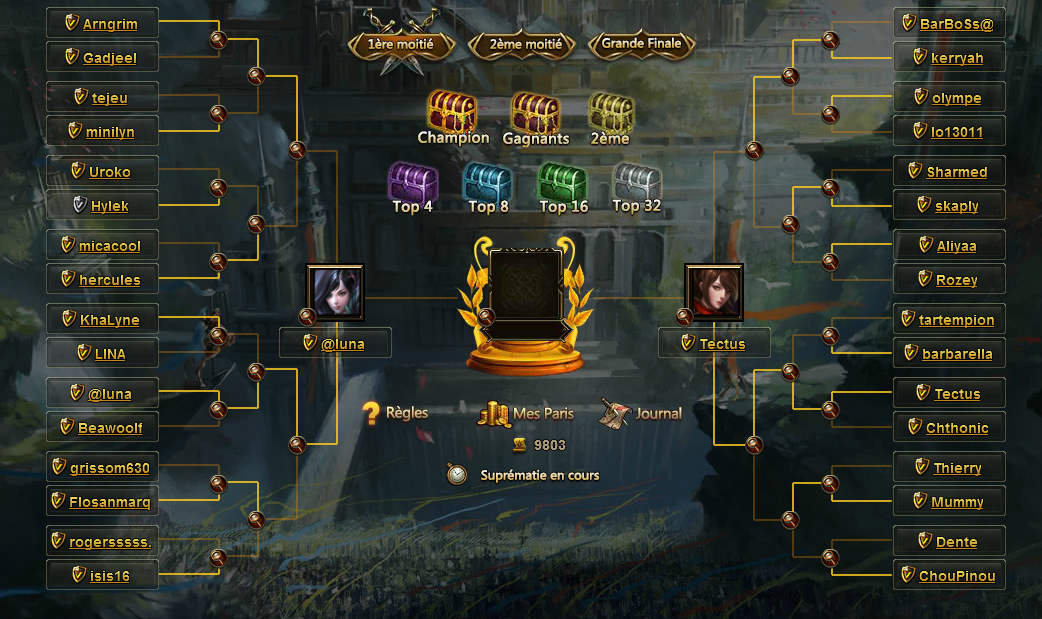
Task: Select player Arngrim in the bracket
Action: [x=110, y=24]
